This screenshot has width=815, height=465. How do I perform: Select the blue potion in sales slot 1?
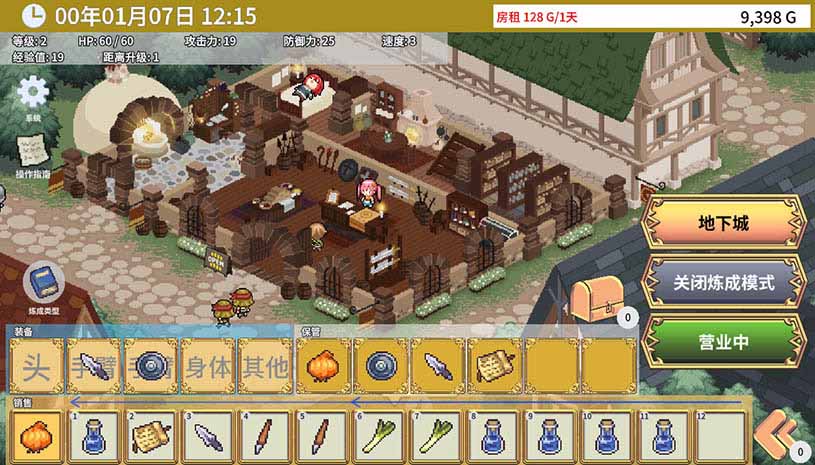(96, 437)
